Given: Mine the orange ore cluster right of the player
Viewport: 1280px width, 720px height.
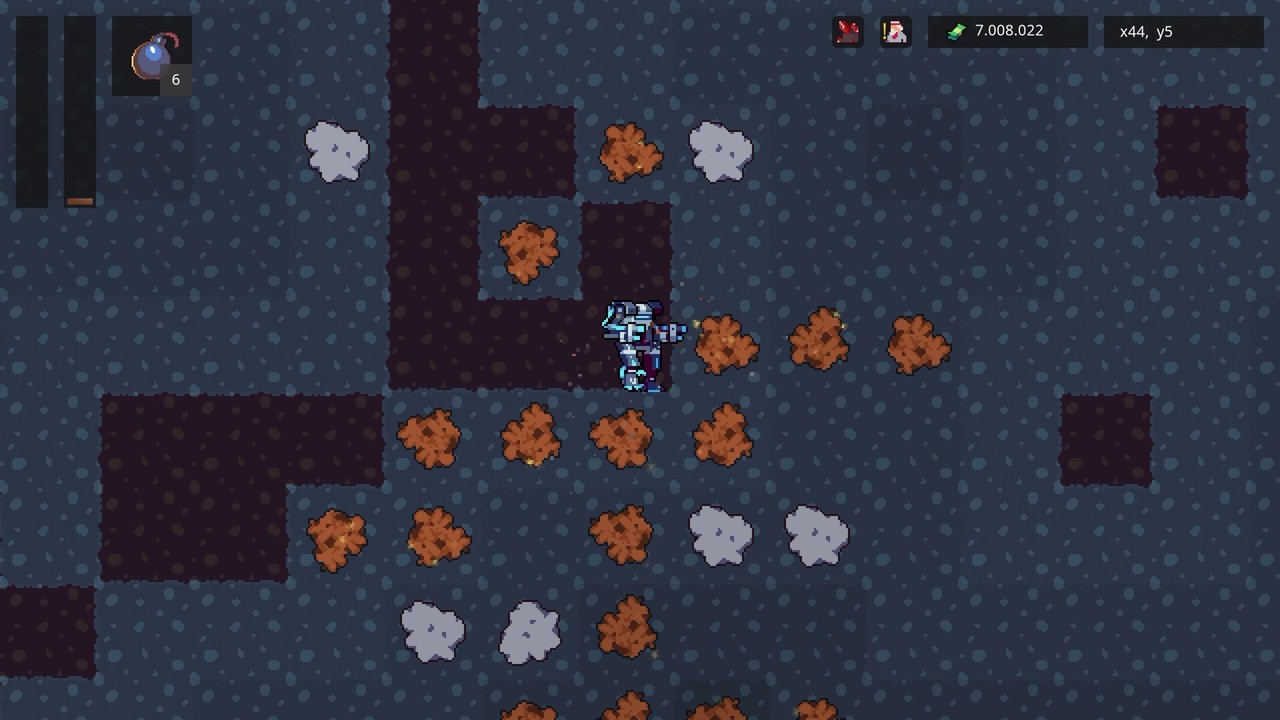Looking at the screenshot, I should (x=725, y=345).
